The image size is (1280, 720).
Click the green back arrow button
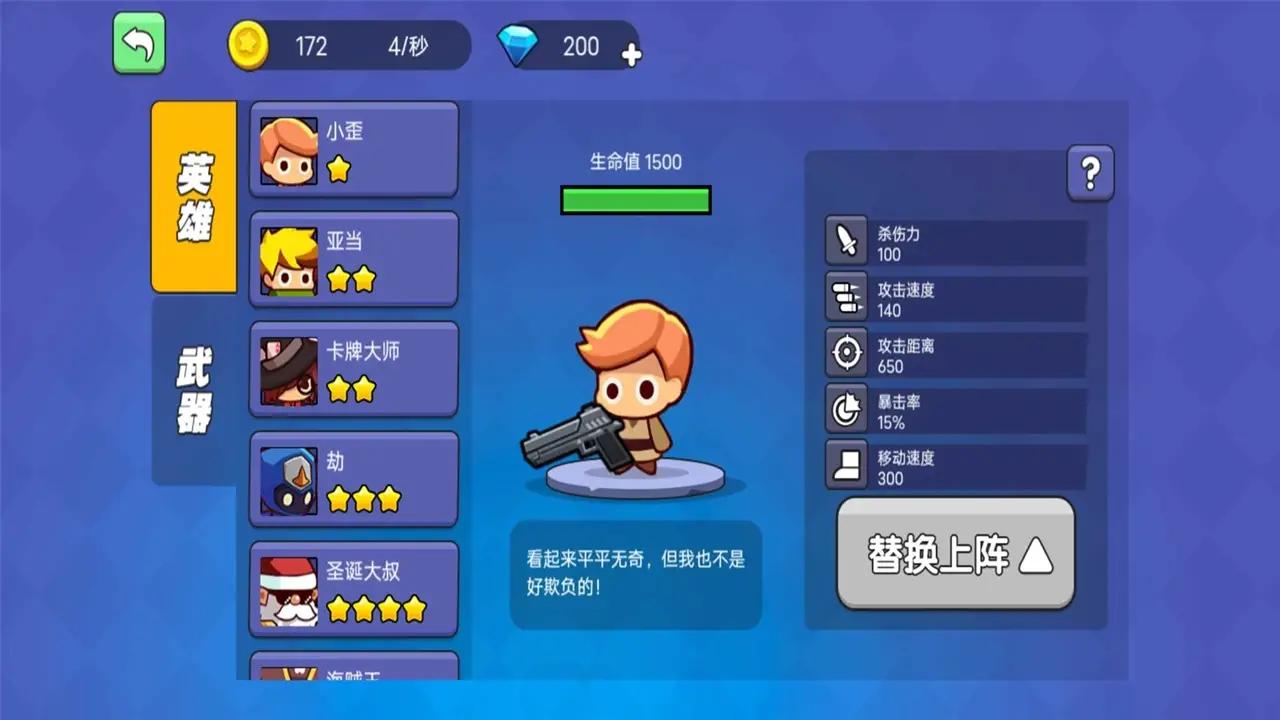click(139, 44)
